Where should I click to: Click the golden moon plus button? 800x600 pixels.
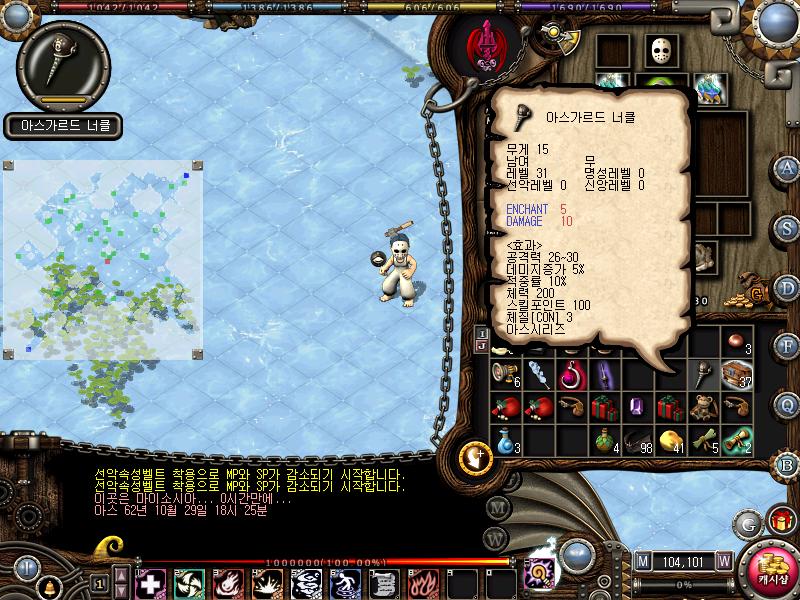pyautogui.click(x=476, y=458)
